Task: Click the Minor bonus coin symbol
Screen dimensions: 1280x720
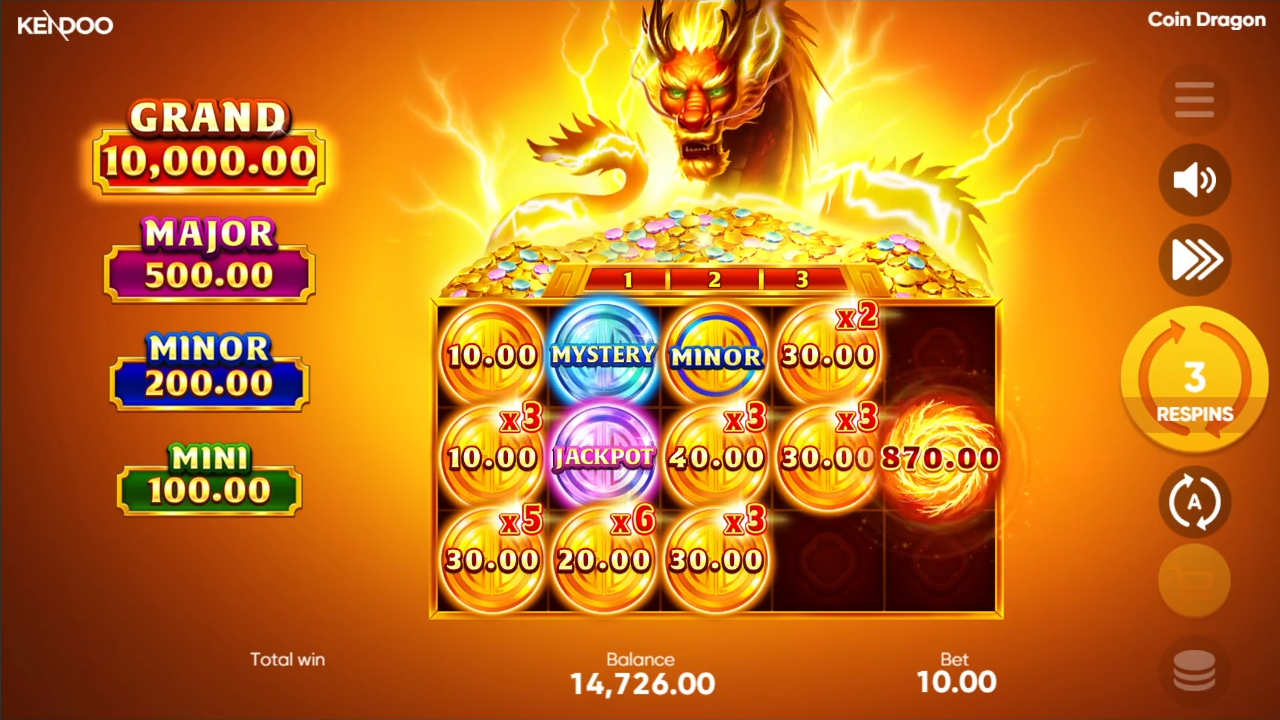Action: tap(715, 355)
